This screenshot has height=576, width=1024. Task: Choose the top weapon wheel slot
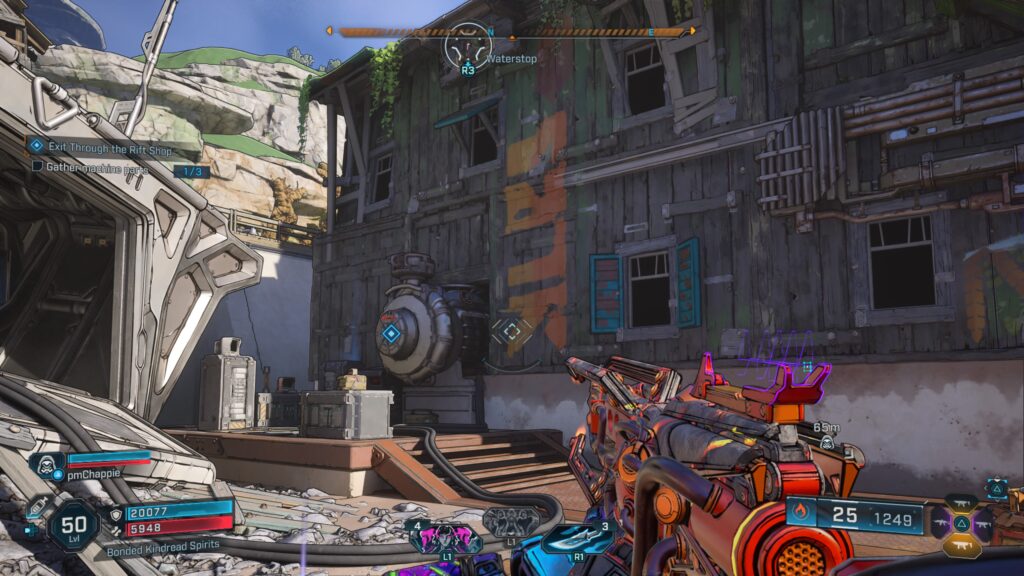tap(961, 503)
